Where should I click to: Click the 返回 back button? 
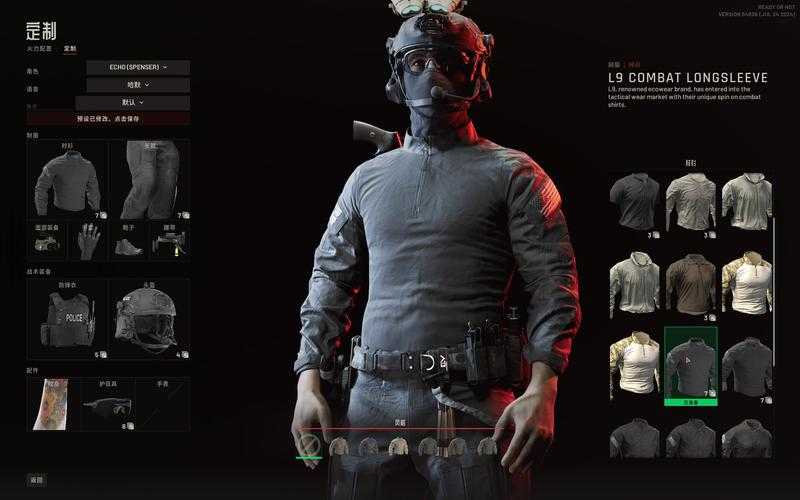37,480
